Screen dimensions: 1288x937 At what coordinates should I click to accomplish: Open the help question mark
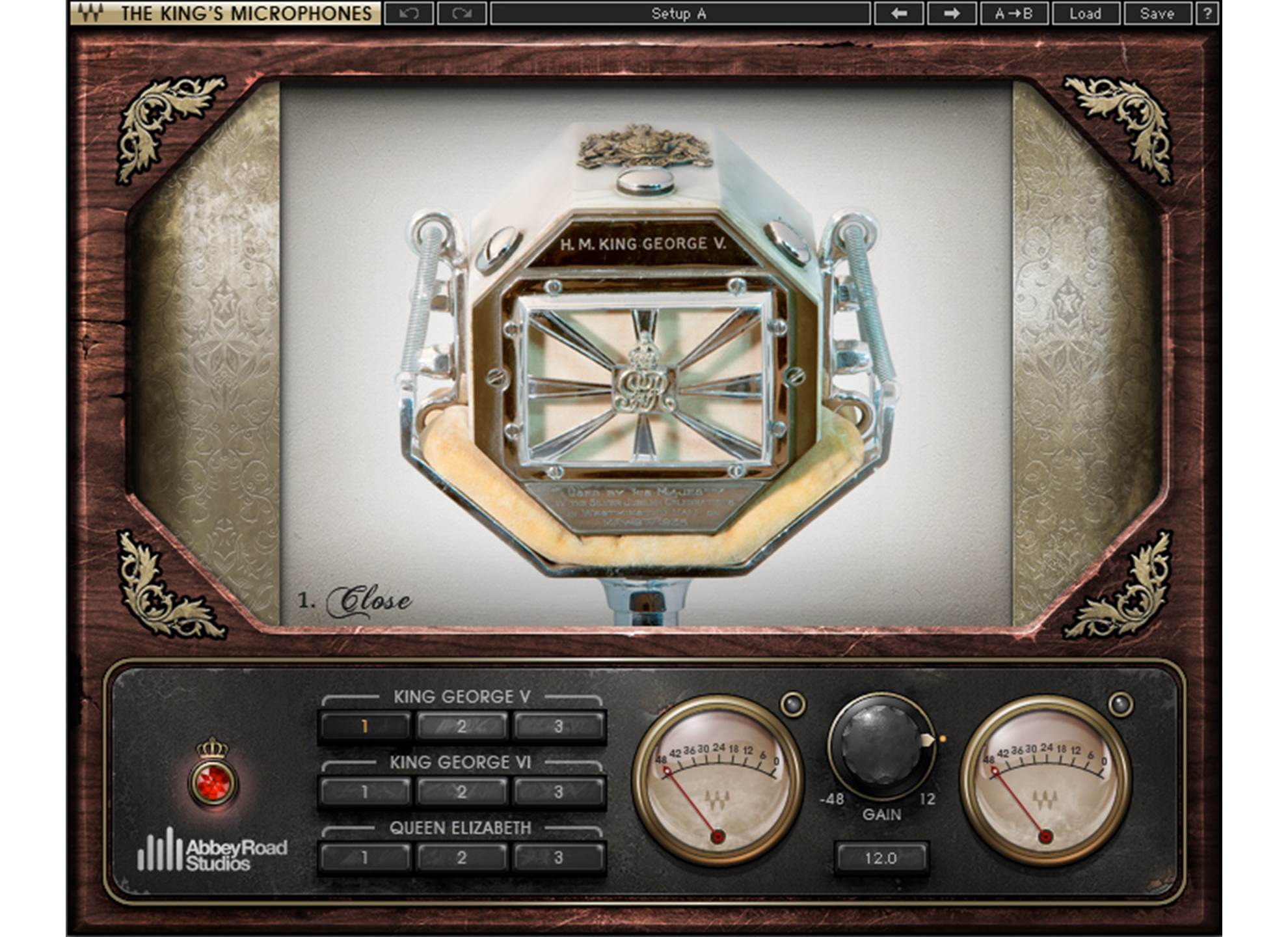1207,14
